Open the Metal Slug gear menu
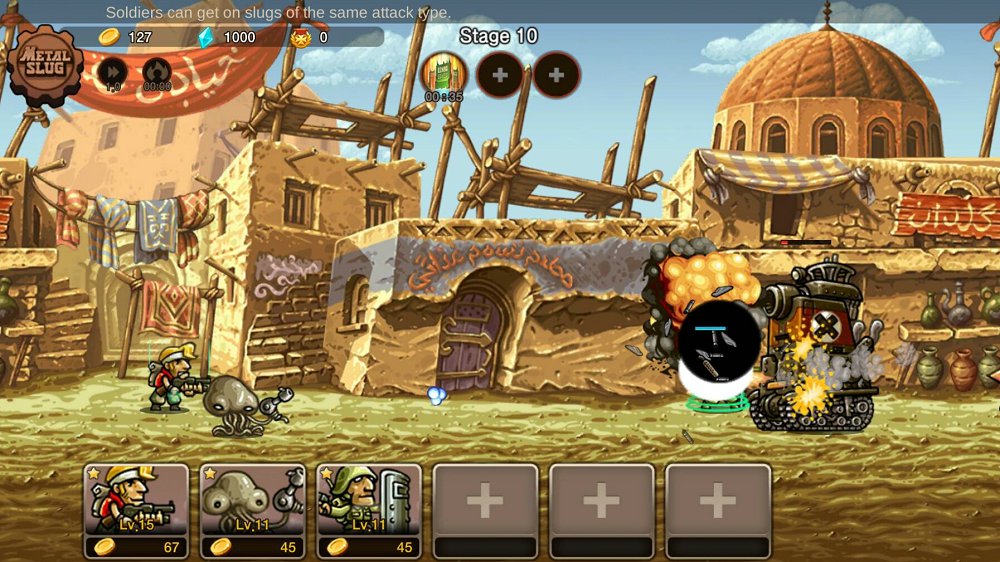Image resolution: width=1000 pixels, height=562 pixels. 45,64
